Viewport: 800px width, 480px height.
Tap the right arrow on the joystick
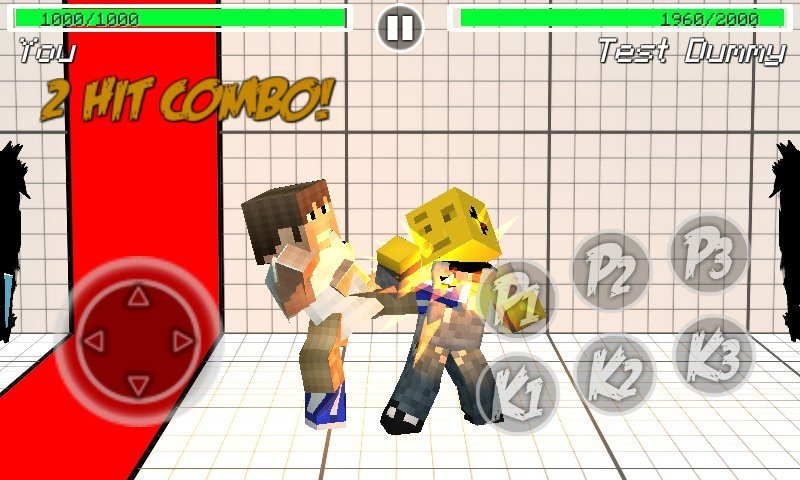182,342
